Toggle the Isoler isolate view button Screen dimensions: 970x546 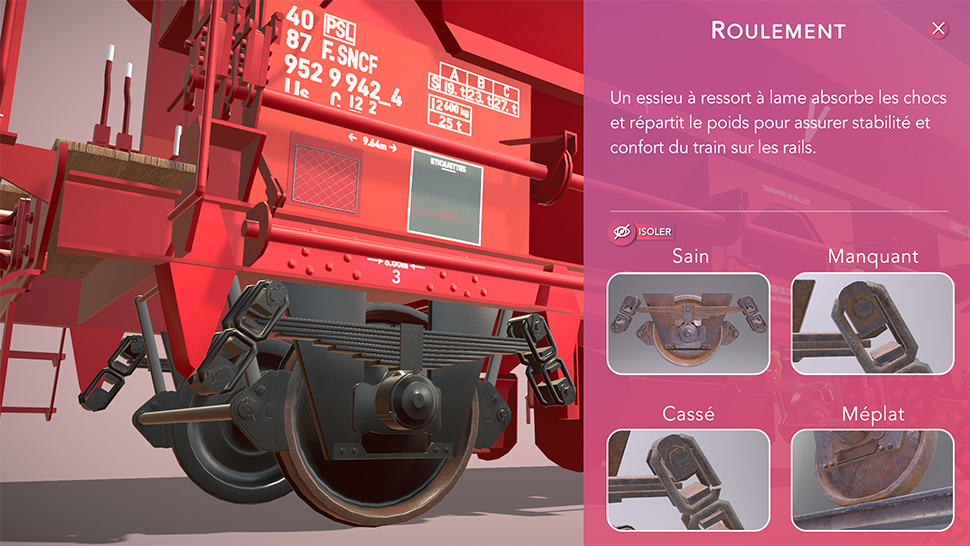[643, 232]
